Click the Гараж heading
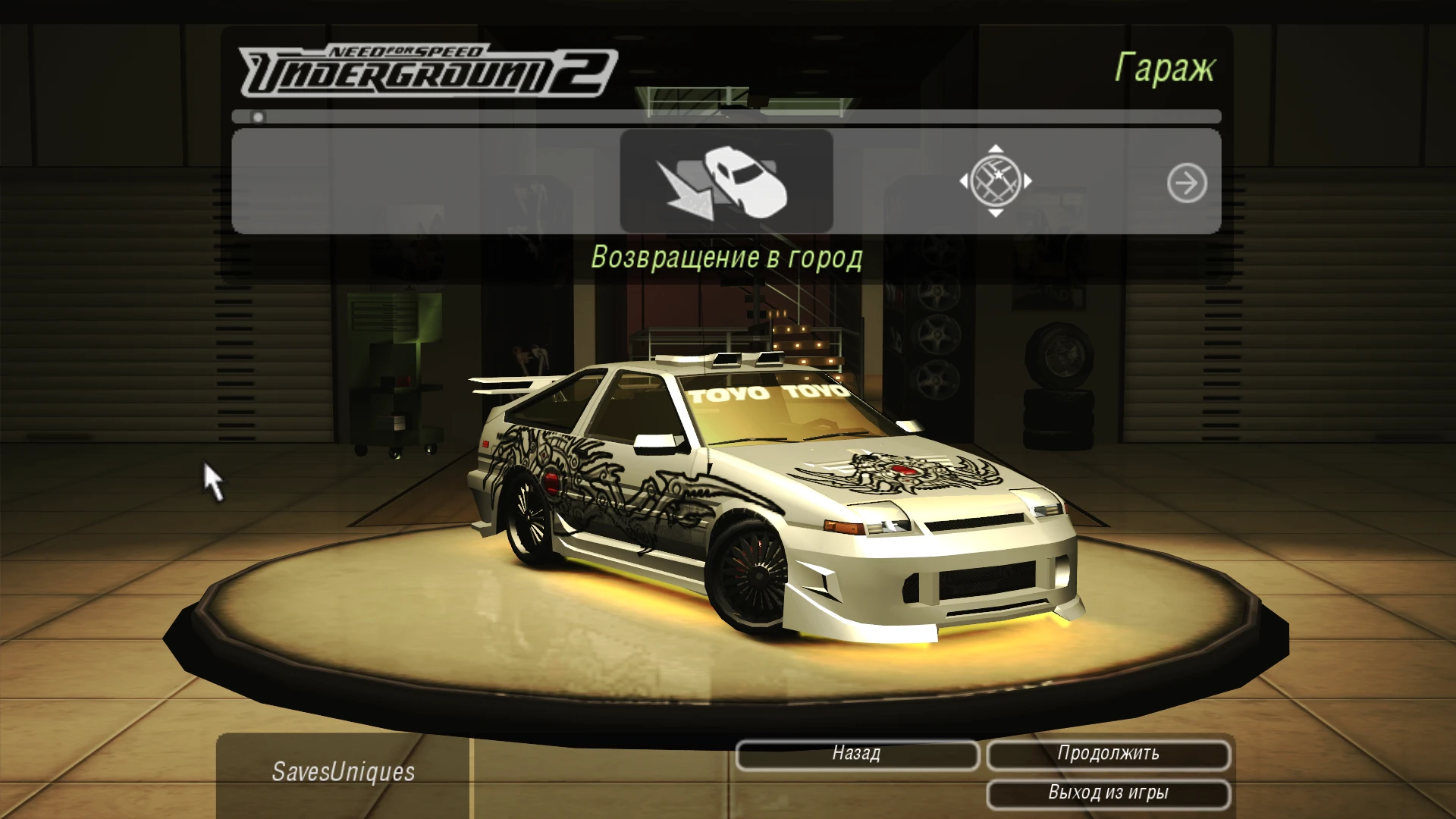This screenshot has height=819, width=1456. tap(1166, 68)
